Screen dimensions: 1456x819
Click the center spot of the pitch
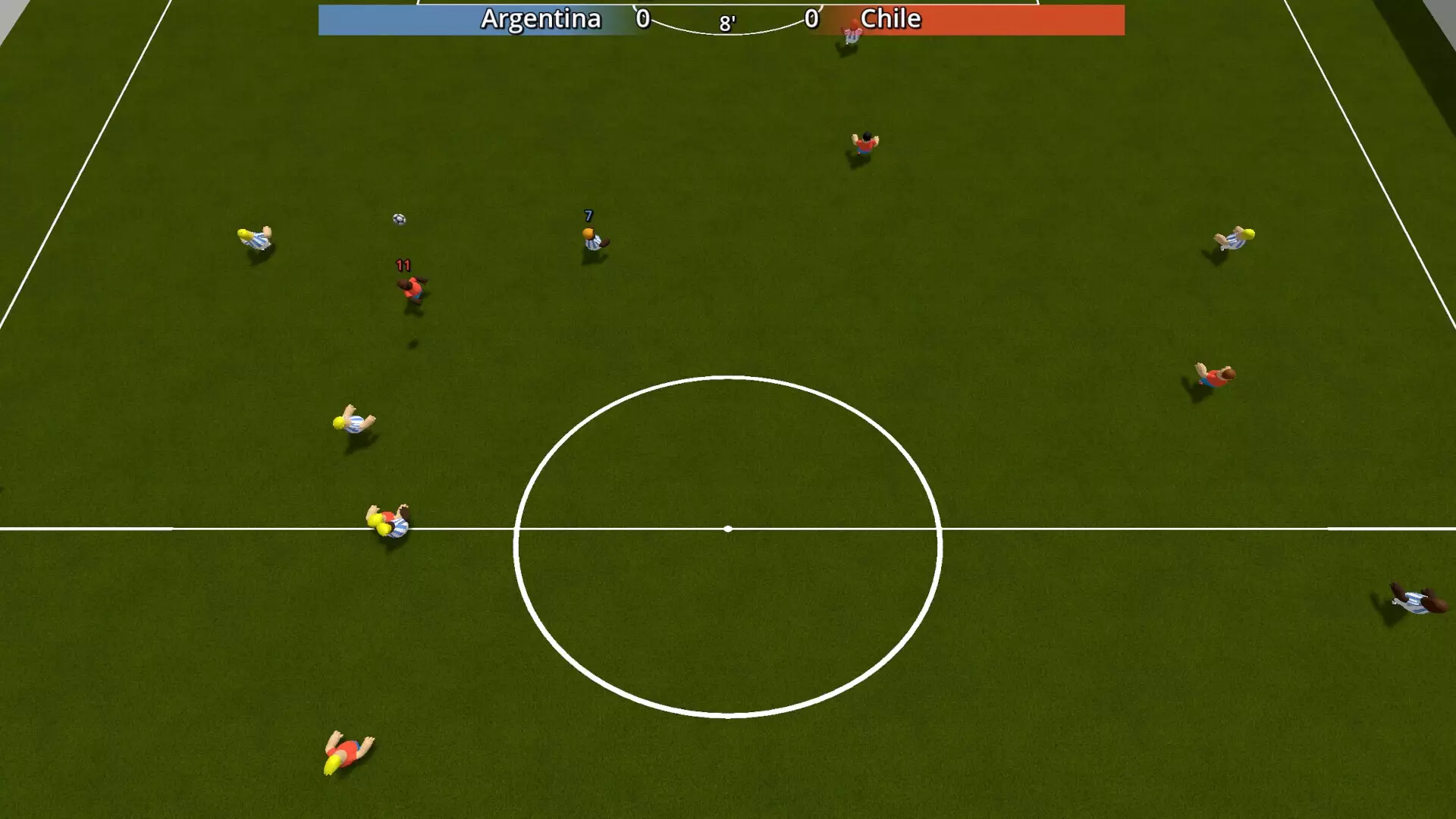click(729, 527)
